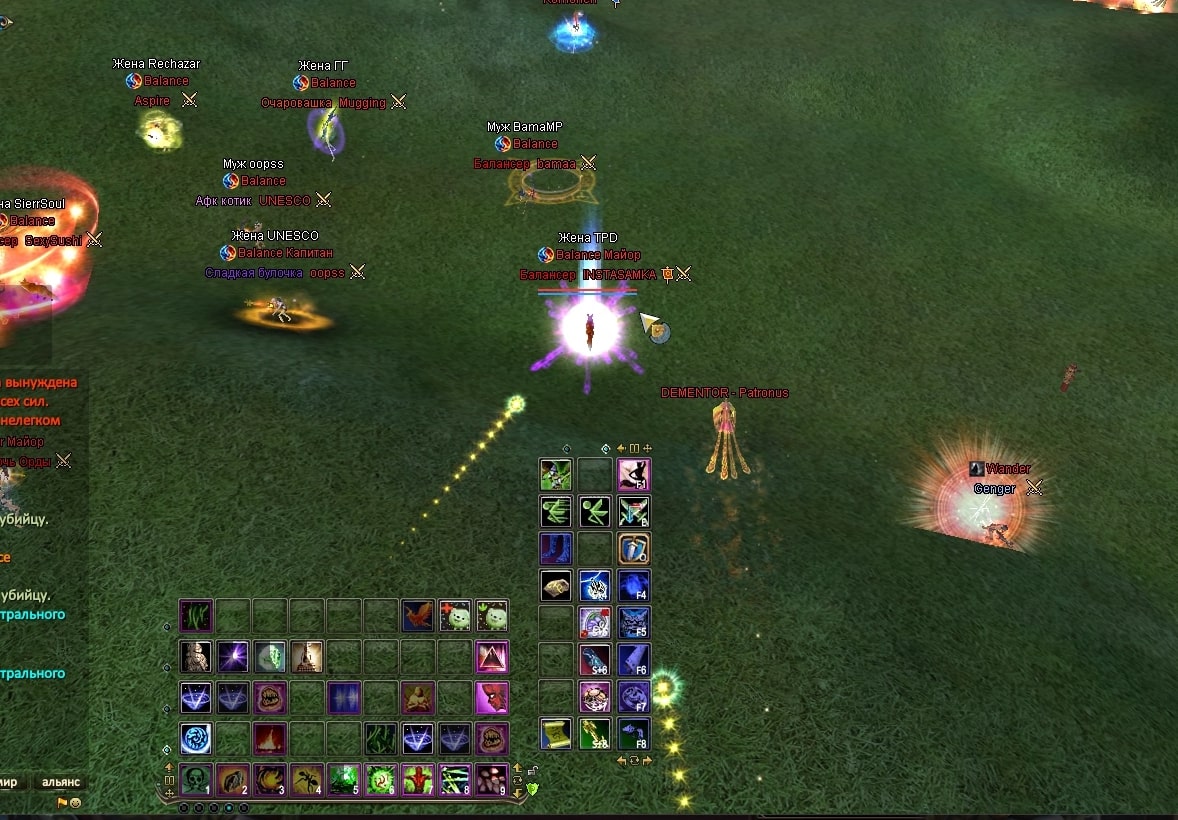The height and width of the screenshot is (820, 1178).
Task: Activate the skull poison skill in slot 1
Action: (195, 778)
